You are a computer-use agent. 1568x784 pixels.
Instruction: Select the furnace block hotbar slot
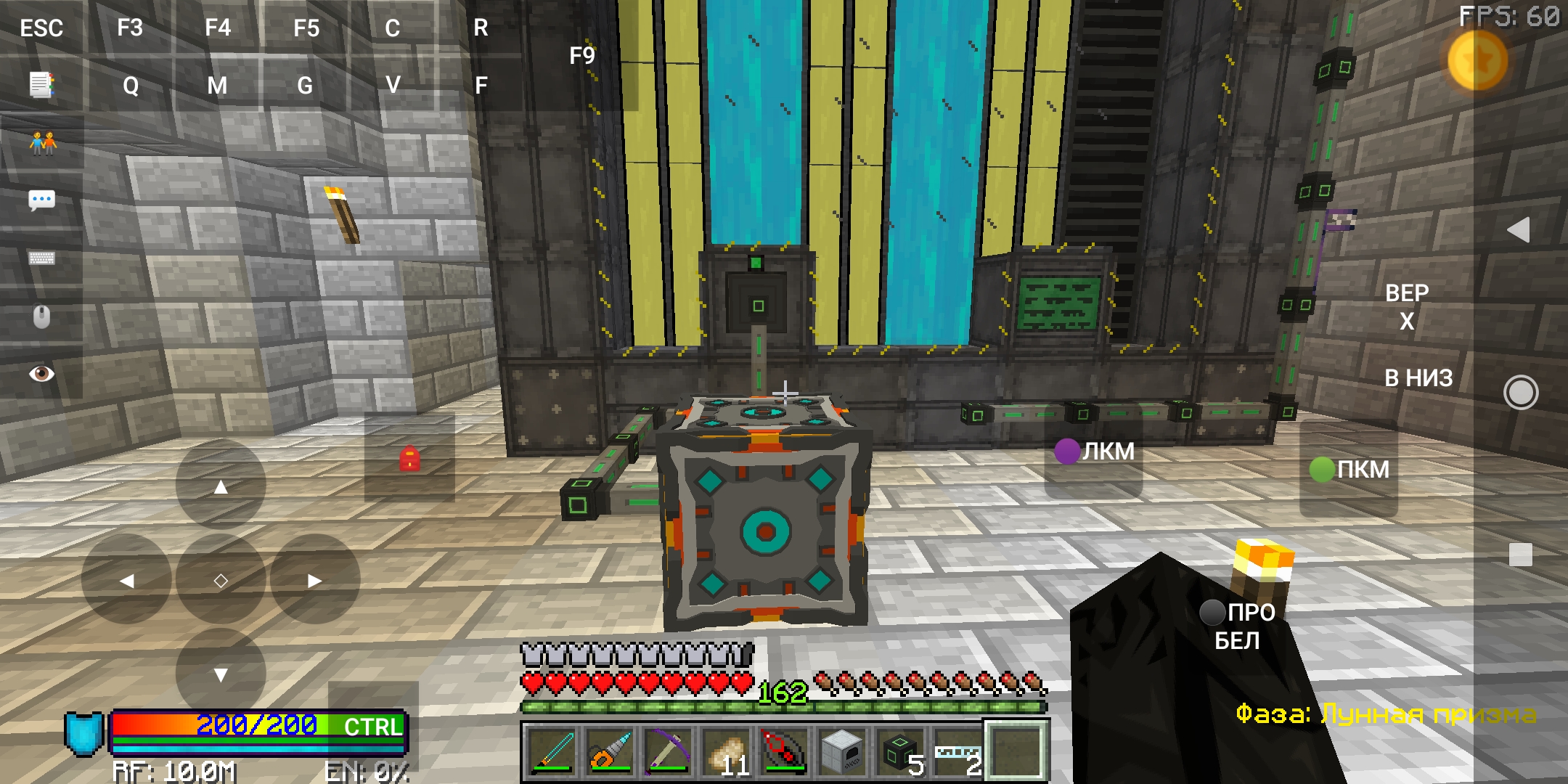tap(842, 751)
